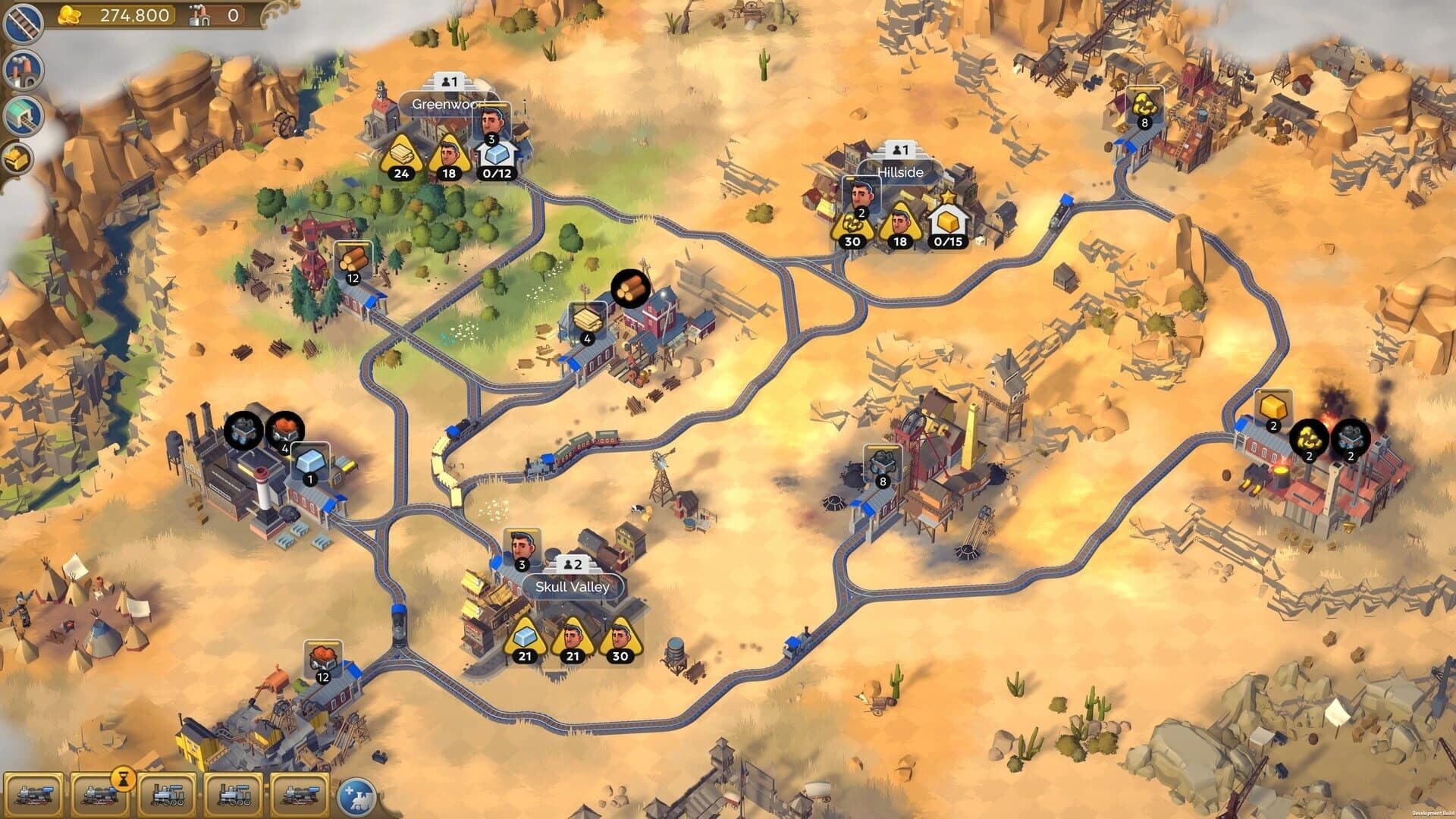Open the Hillside town panel

pos(902,172)
